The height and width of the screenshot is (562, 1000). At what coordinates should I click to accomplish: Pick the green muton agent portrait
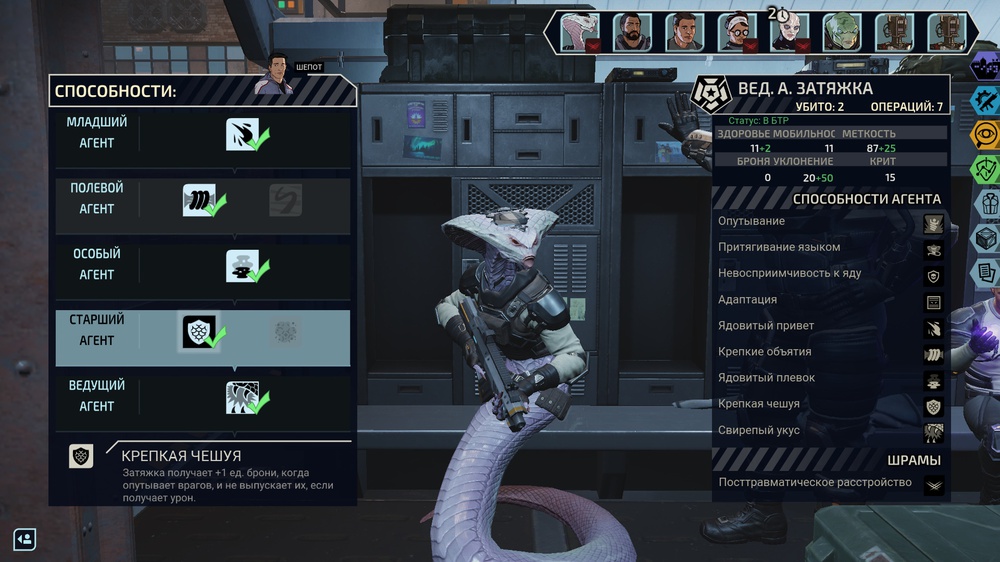point(842,32)
